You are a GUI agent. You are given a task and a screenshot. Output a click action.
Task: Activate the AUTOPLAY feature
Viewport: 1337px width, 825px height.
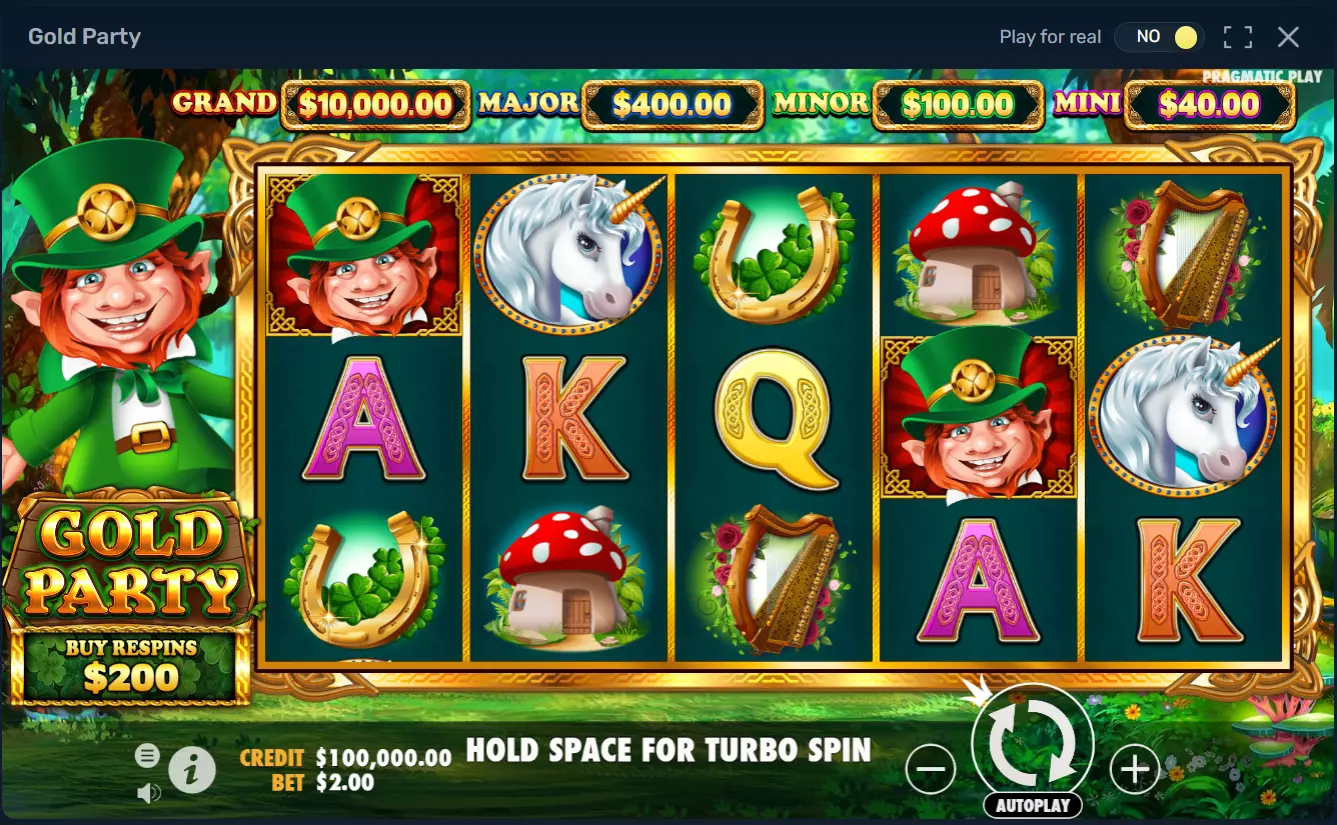[1031, 805]
